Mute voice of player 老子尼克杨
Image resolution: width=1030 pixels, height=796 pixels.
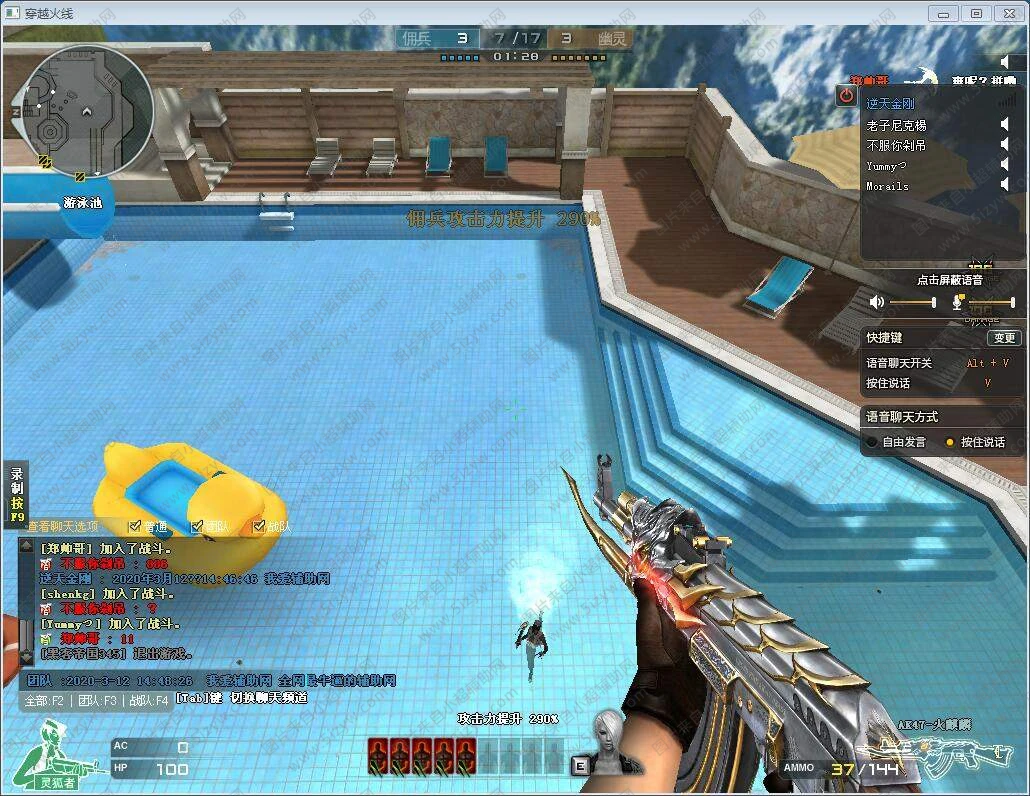tap(1005, 125)
